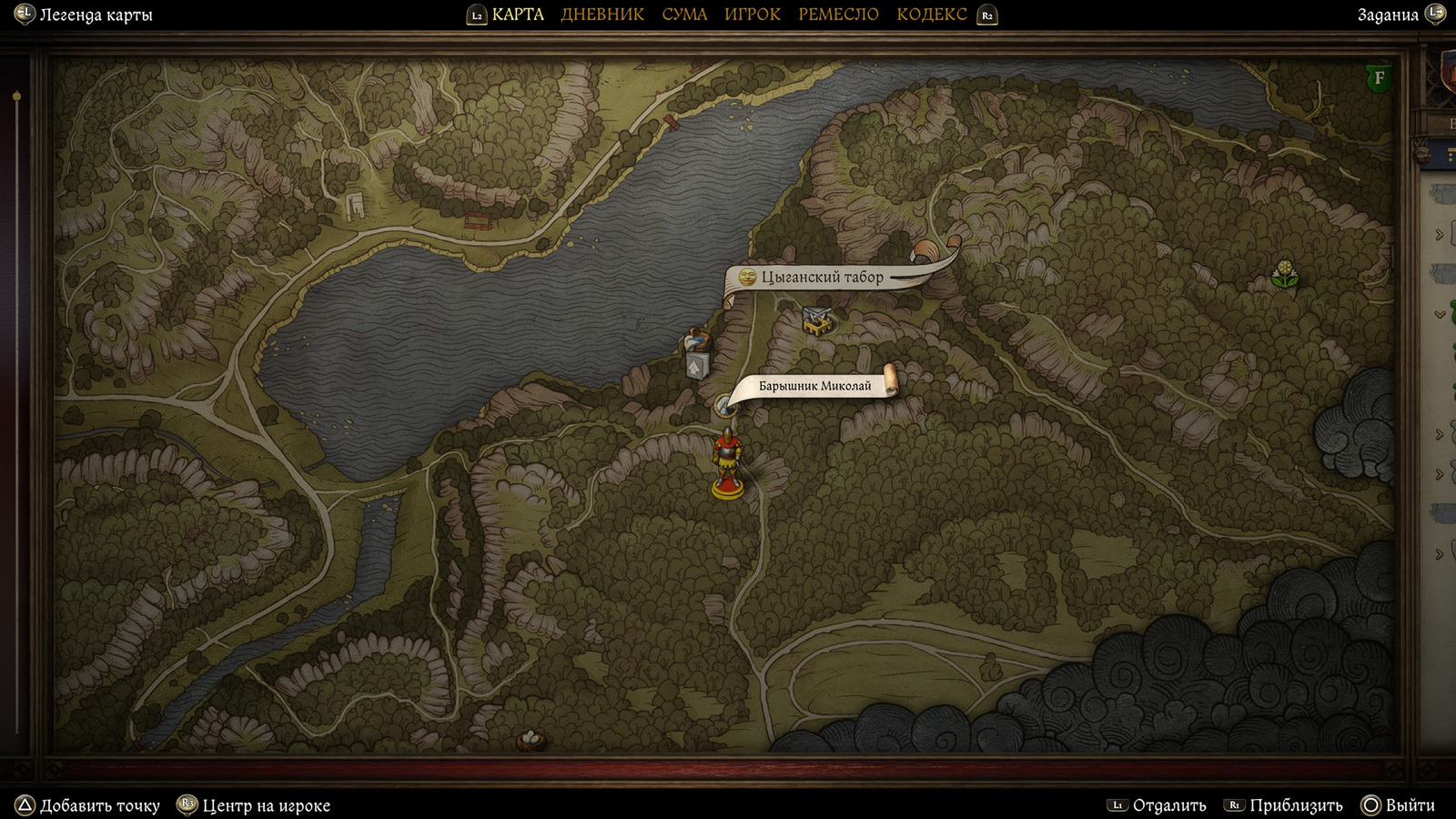This screenshot has height=819, width=1456.
Task: Select the anvil blacksmith map icon
Action: pyautogui.click(x=816, y=320)
